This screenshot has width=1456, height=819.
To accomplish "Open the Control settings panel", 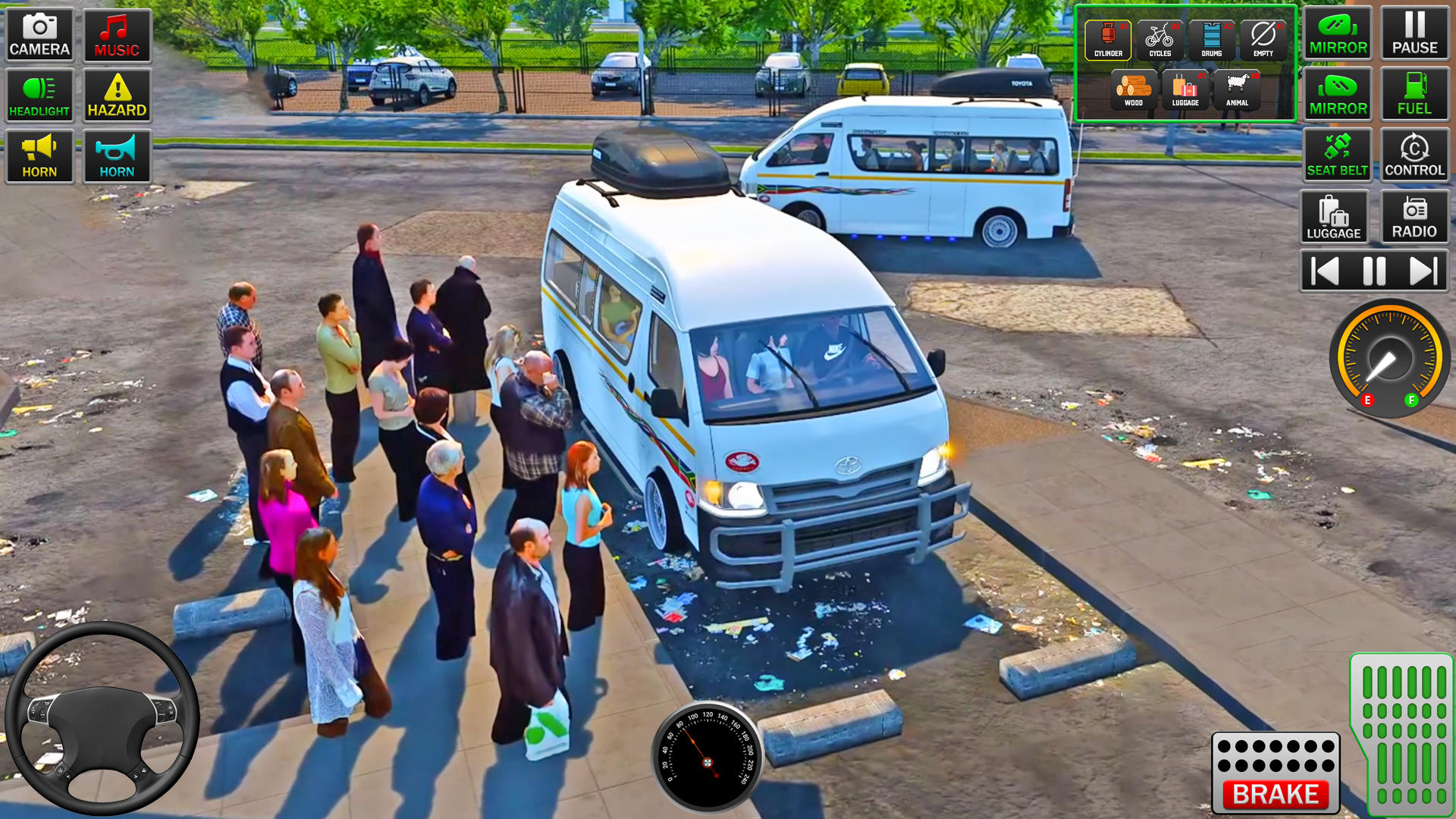I will 1414,154.
